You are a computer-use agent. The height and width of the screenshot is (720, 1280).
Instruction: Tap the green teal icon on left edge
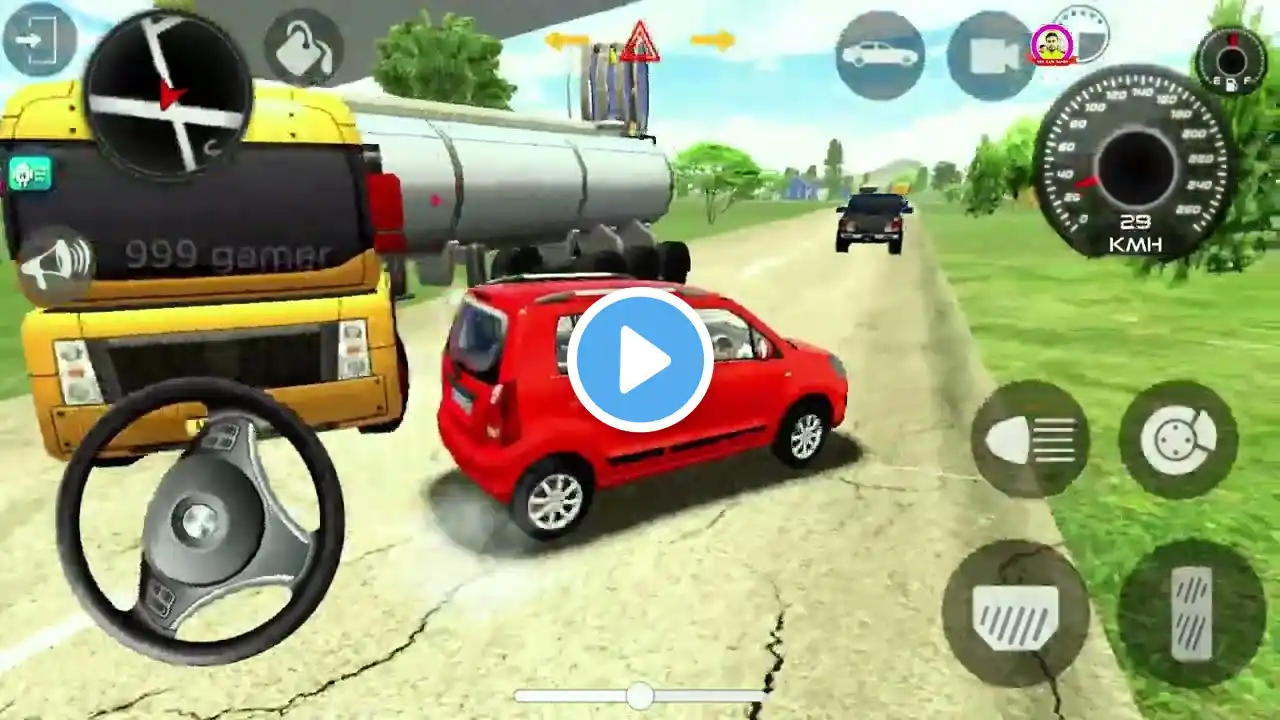pyautogui.click(x=30, y=174)
